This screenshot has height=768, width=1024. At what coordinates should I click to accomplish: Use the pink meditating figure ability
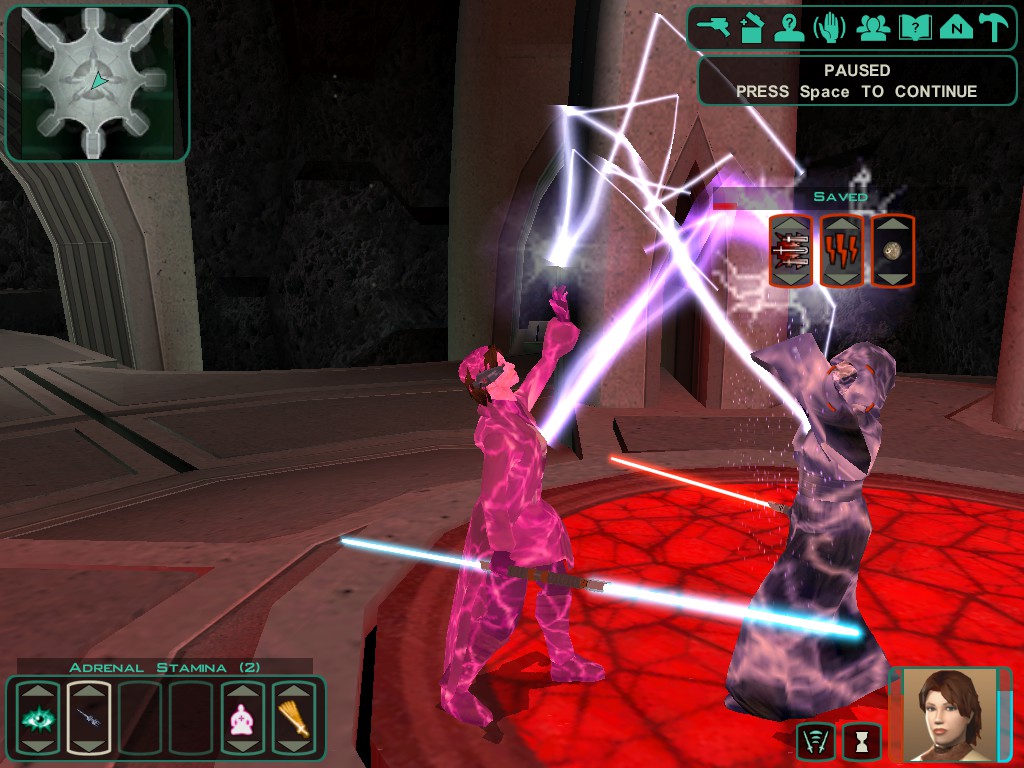[x=242, y=717]
